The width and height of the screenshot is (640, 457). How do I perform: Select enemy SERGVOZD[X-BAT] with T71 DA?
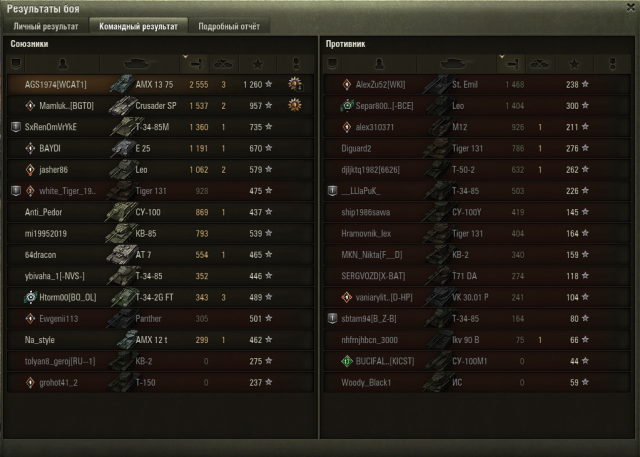click(476, 275)
